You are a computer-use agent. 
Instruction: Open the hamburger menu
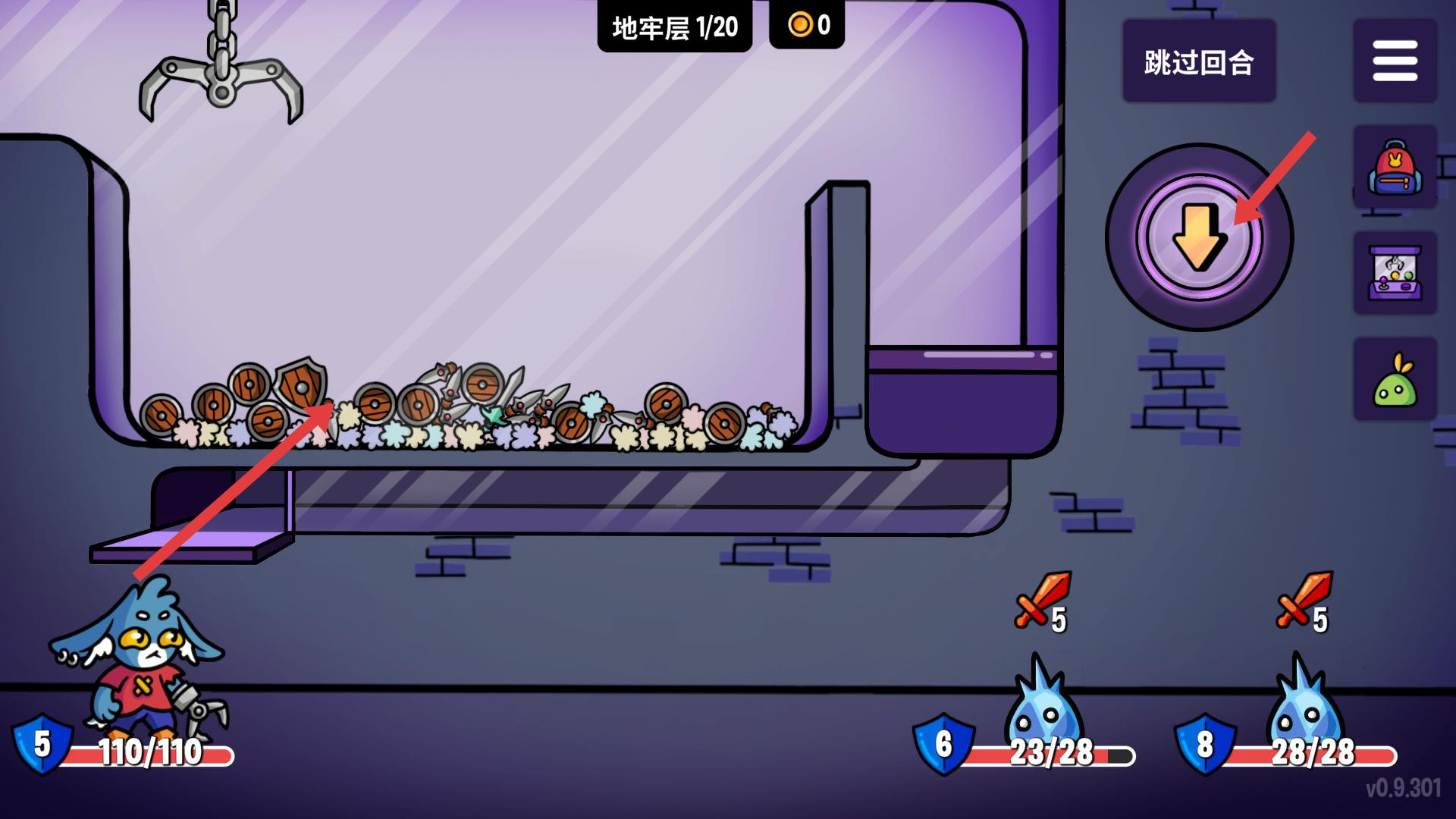pyautogui.click(x=1395, y=61)
